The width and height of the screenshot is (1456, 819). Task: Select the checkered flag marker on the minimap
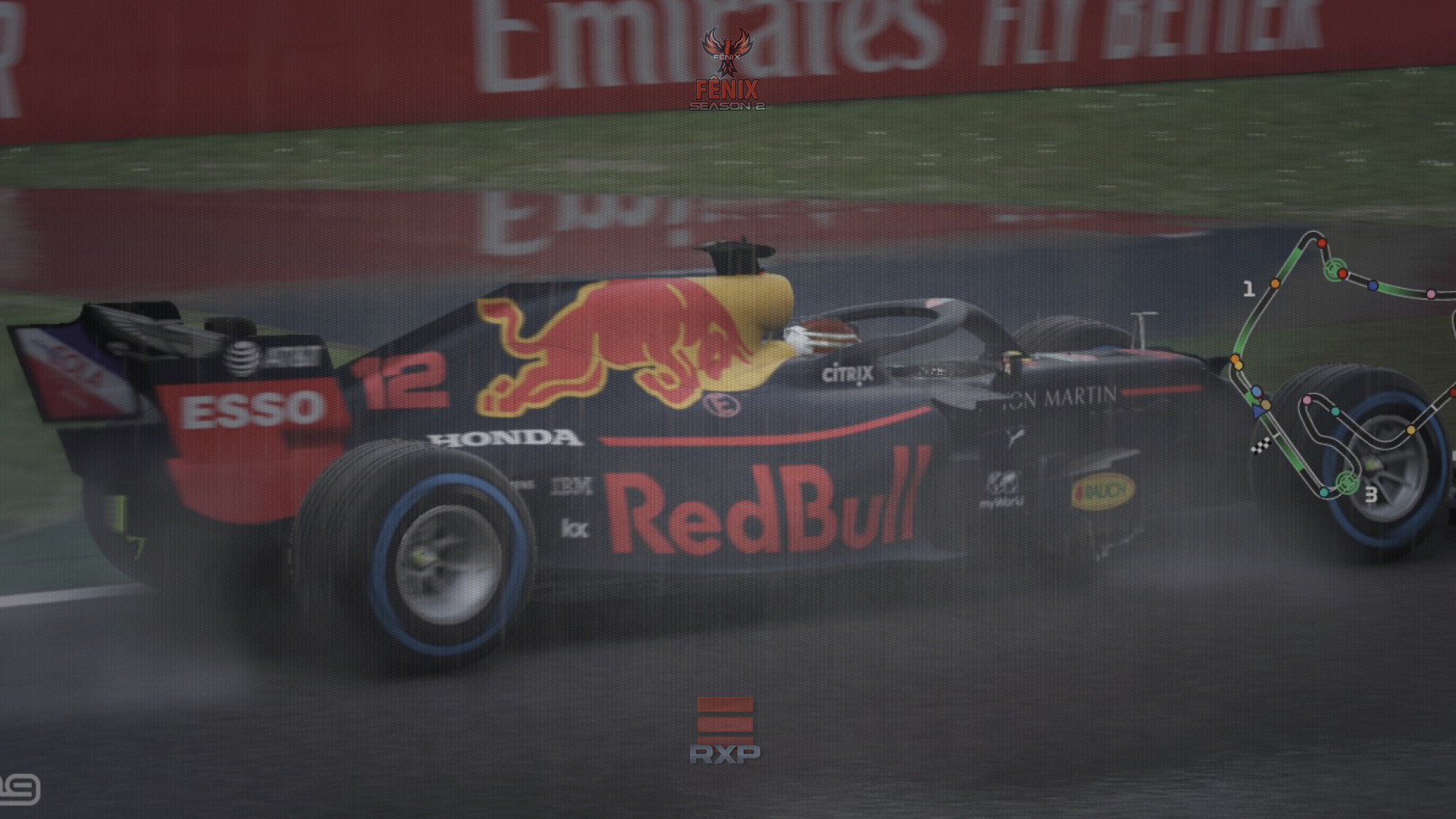[x=1259, y=447]
